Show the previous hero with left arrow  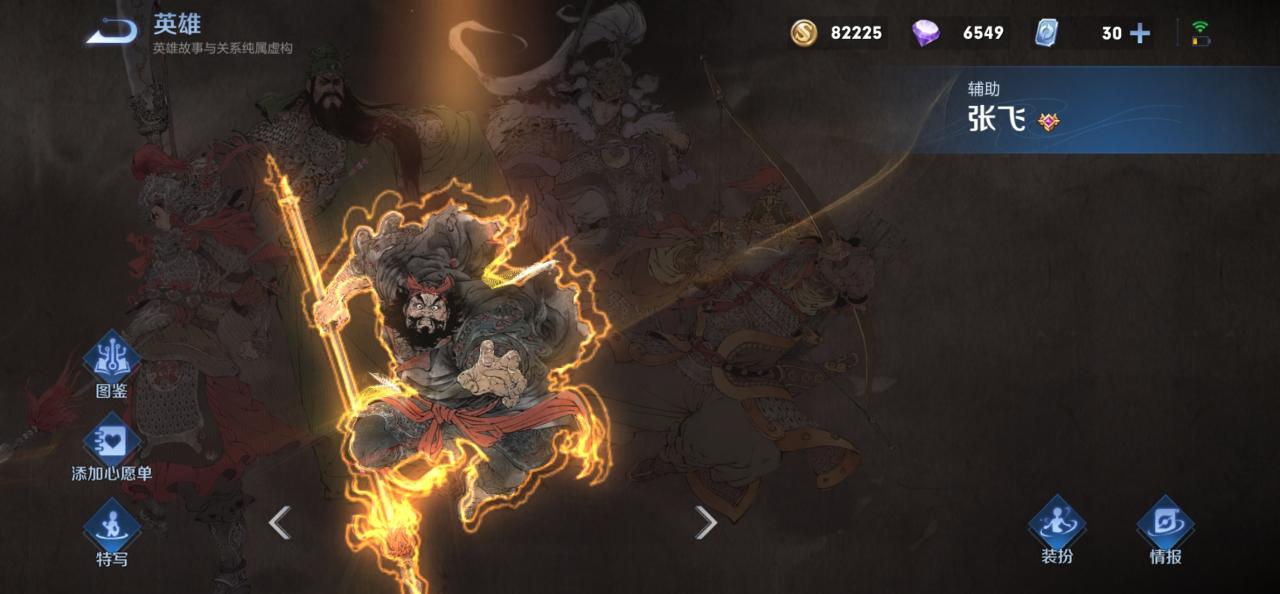tap(280, 521)
